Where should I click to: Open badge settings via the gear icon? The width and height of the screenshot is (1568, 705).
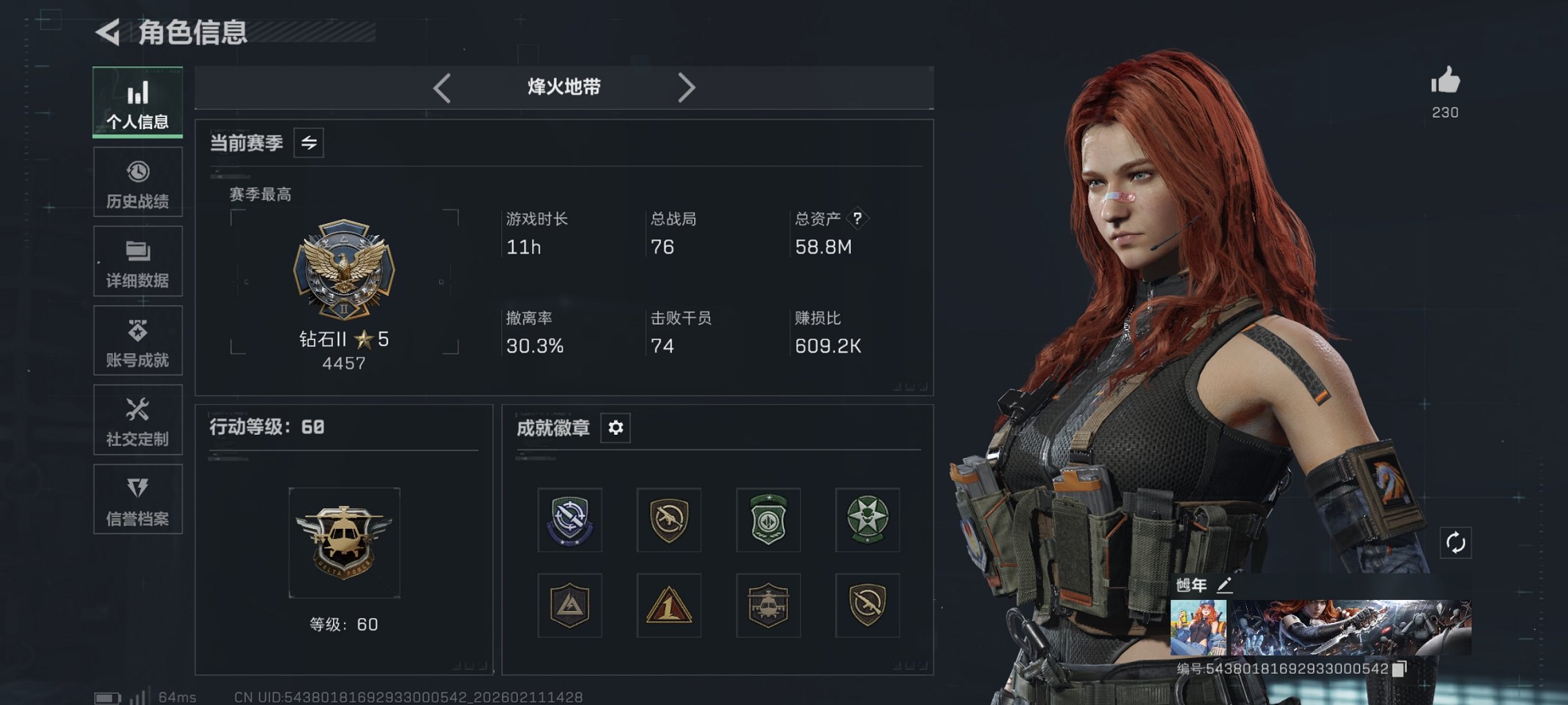[614, 428]
